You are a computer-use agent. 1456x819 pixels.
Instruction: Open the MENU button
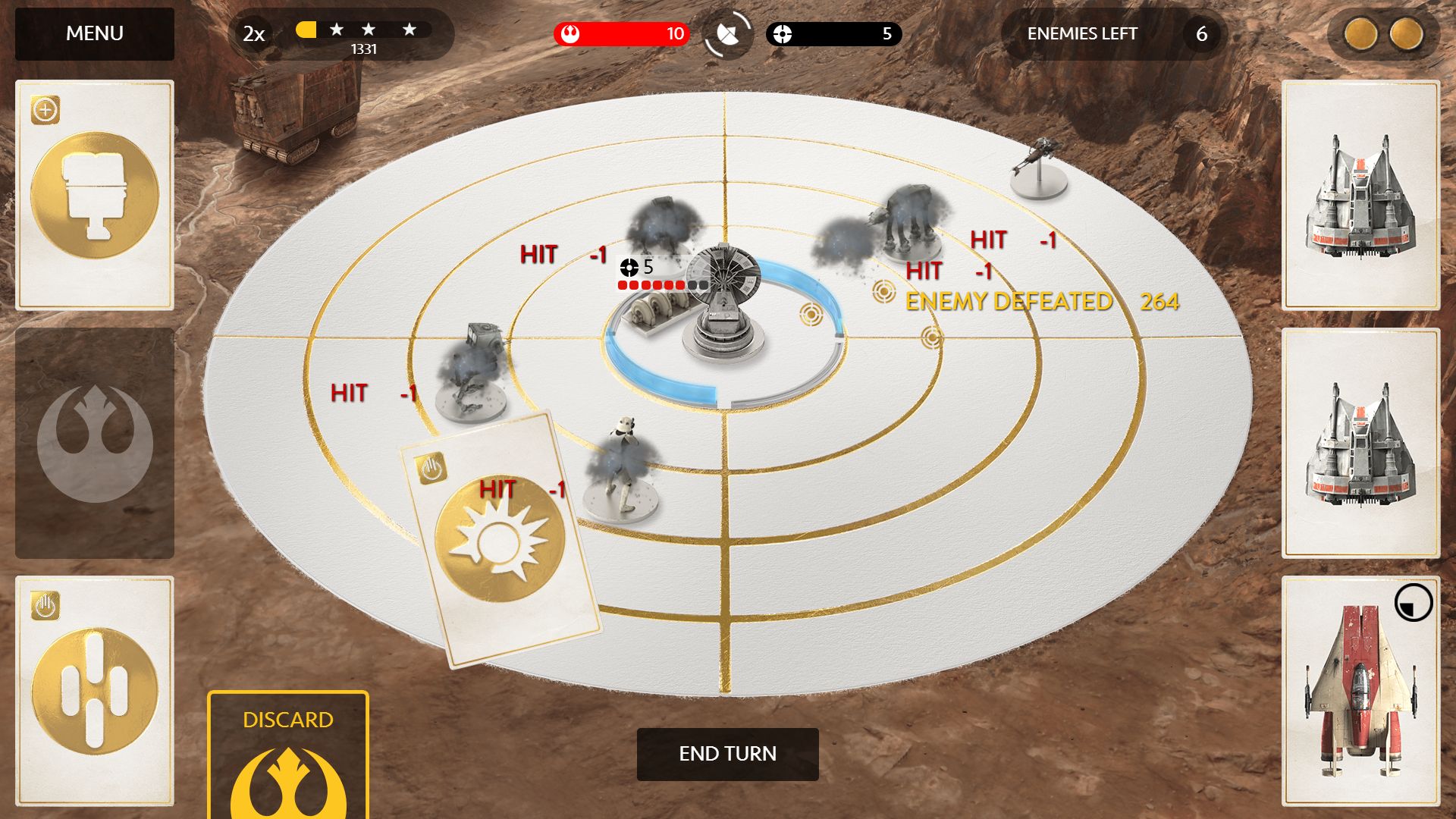click(95, 34)
